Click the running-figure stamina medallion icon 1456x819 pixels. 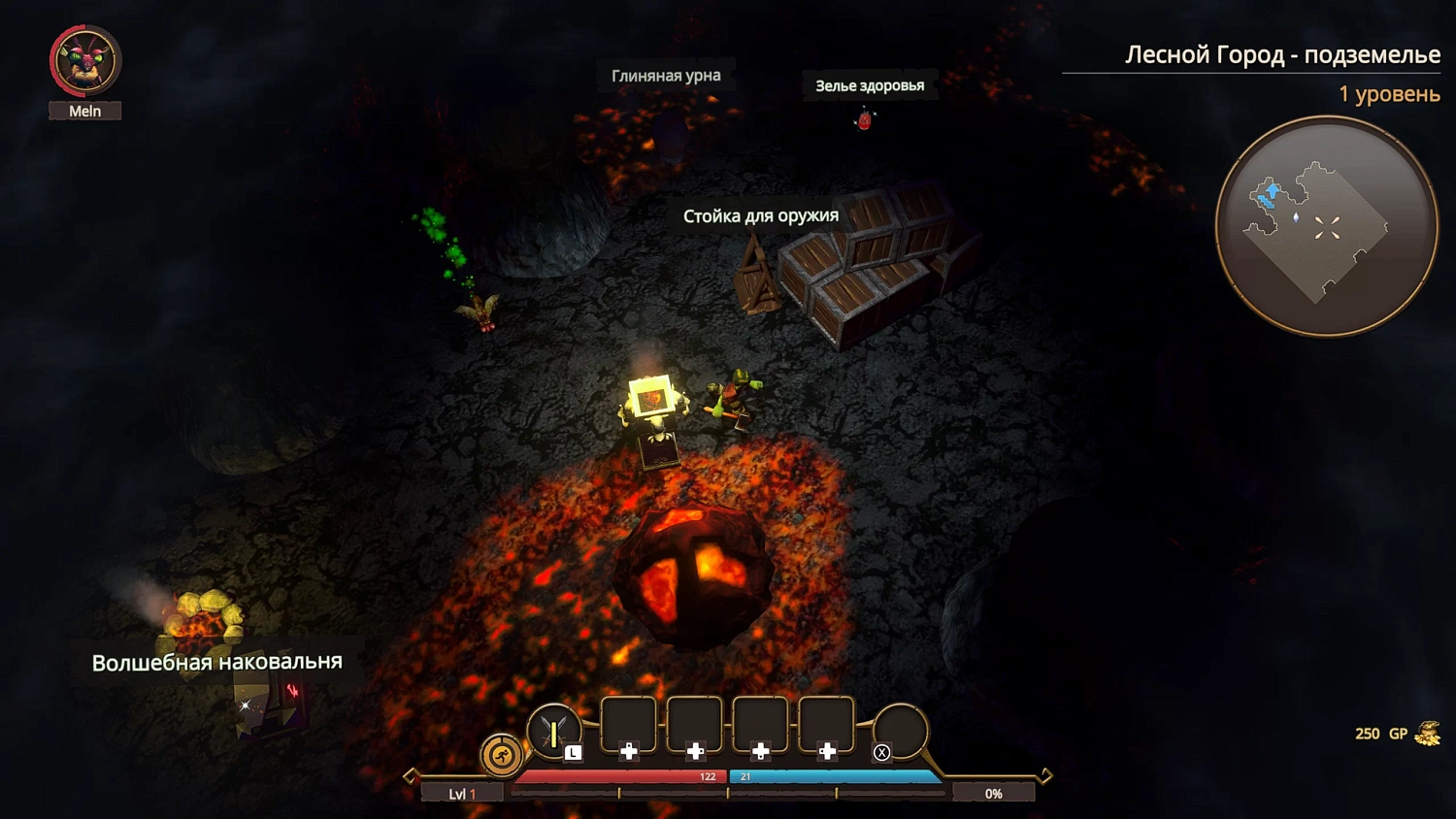(x=501, y=756)
